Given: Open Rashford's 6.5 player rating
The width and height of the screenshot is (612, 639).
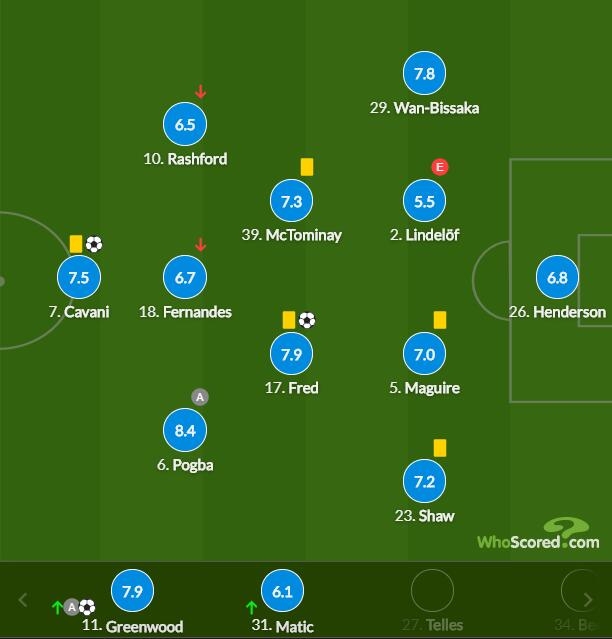Looking at the screenshot, I should (x=185, y=125).
